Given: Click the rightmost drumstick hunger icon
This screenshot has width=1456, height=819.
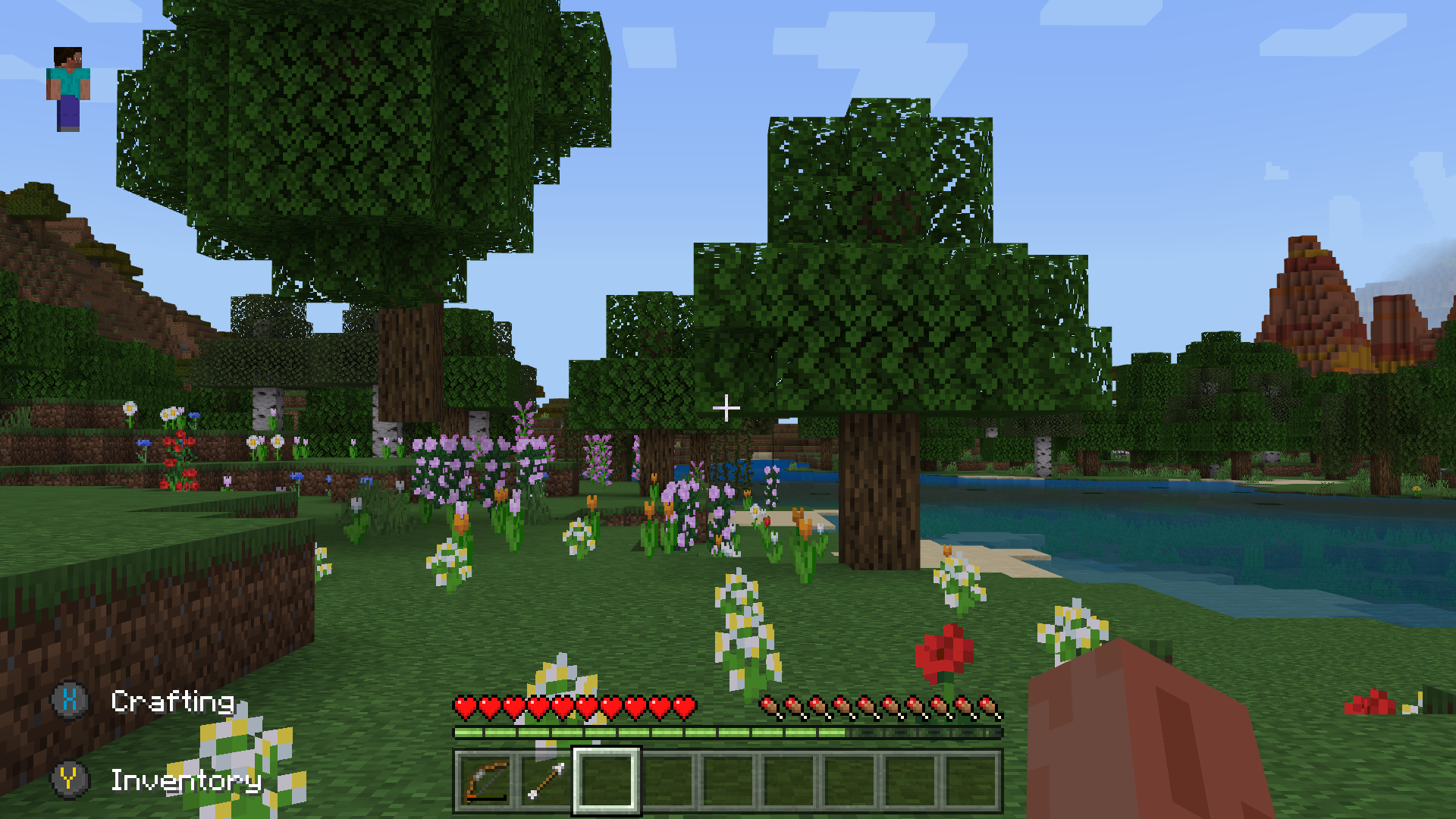Looking at the screenshot, I should point(992,705).
